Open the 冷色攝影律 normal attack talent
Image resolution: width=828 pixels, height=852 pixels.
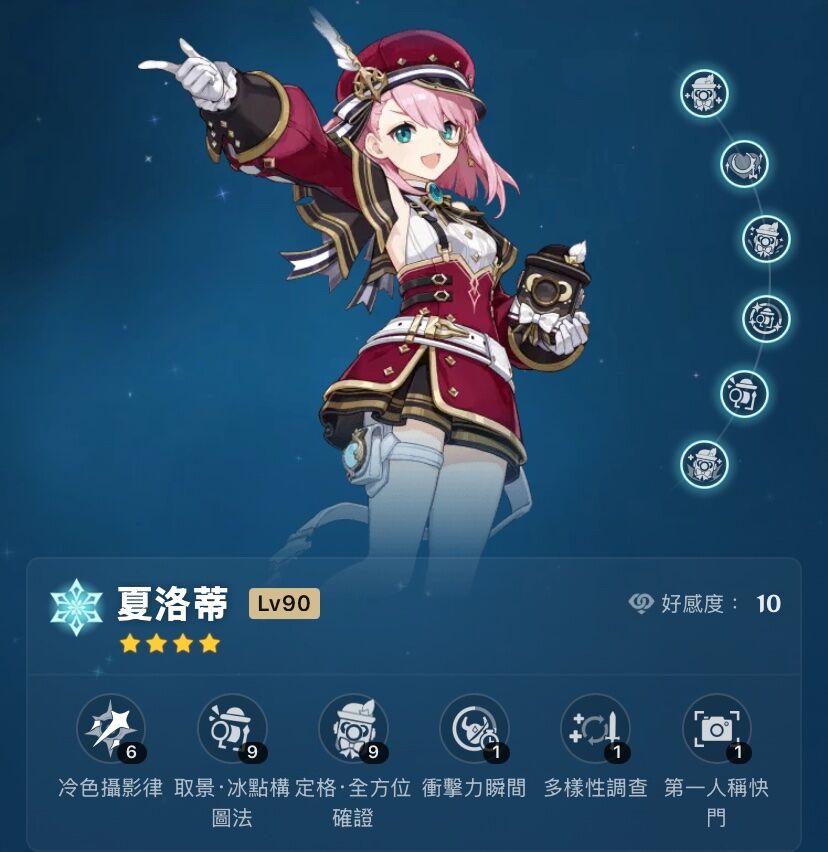[x=111, y=728]
